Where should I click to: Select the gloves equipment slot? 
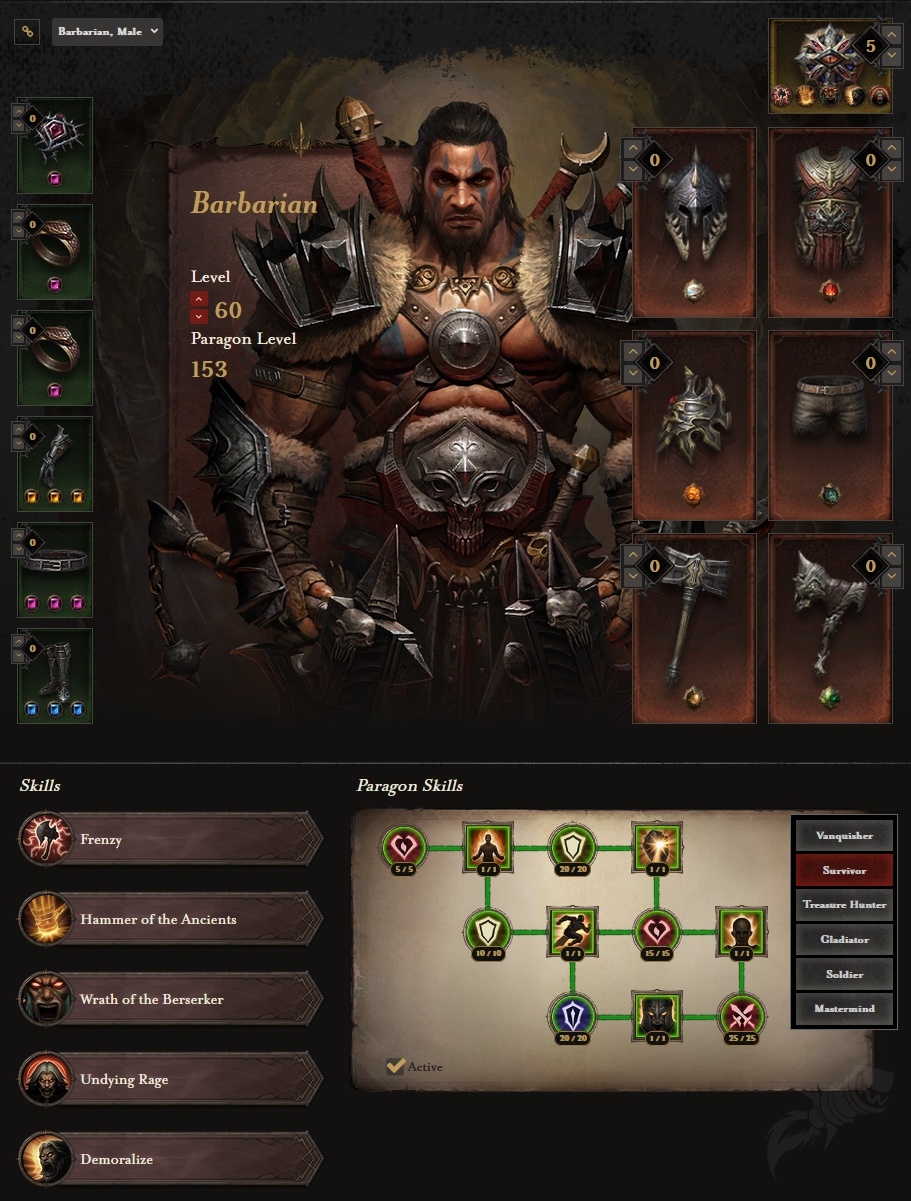[x=55, y=463]
